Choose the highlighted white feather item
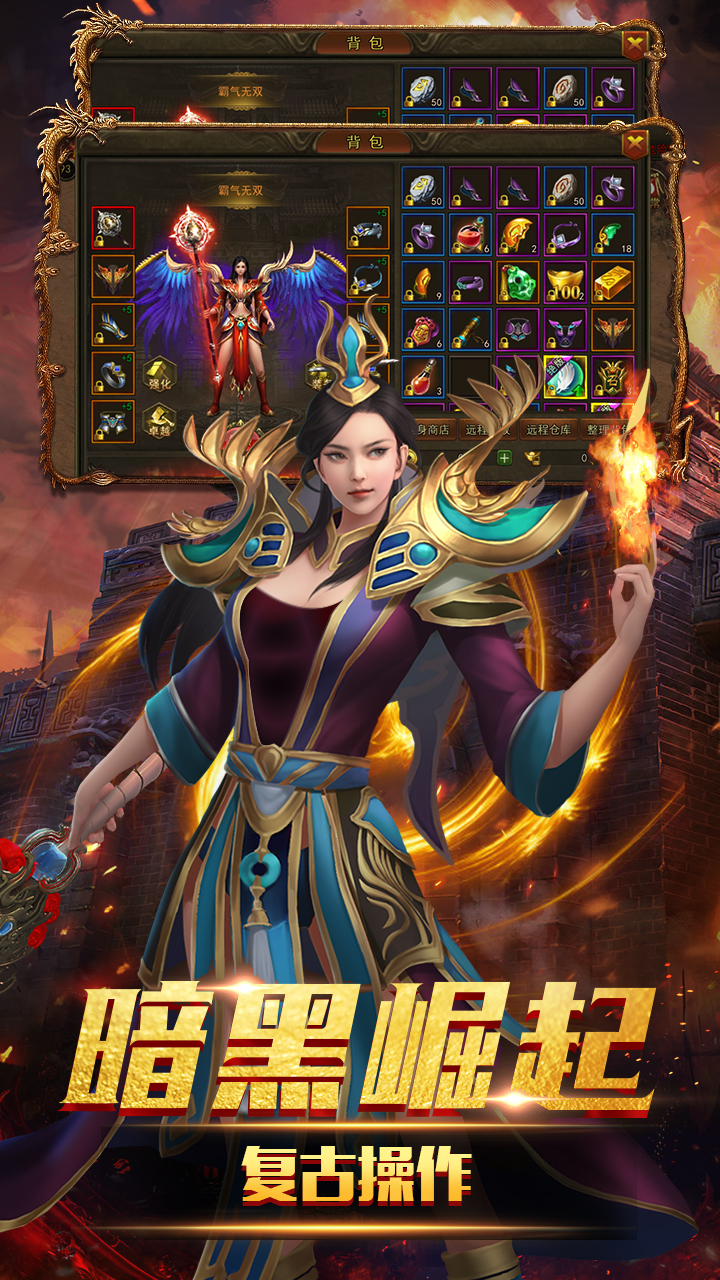720x1280 pixels. [565, 377]
